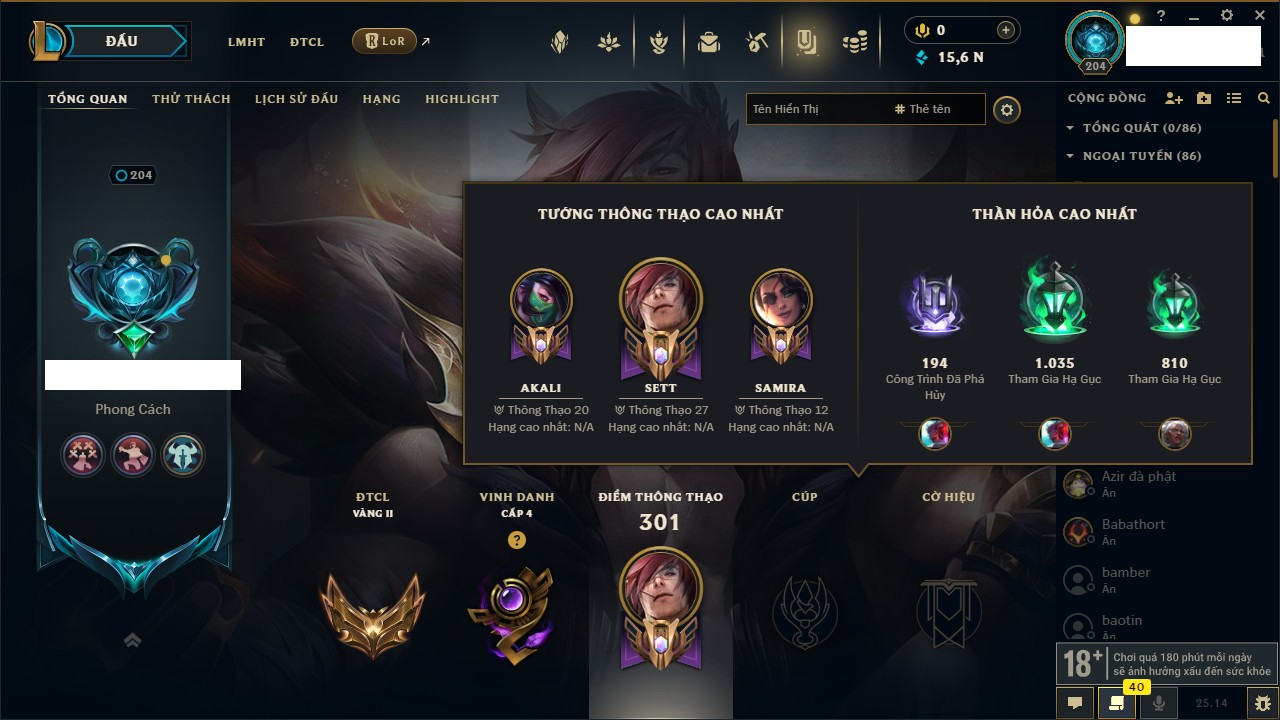Viewport: 1280px width, 720px height.
Task: Expand the Ngoại Tuyến friends group
Action: [x=1133, y=156]
